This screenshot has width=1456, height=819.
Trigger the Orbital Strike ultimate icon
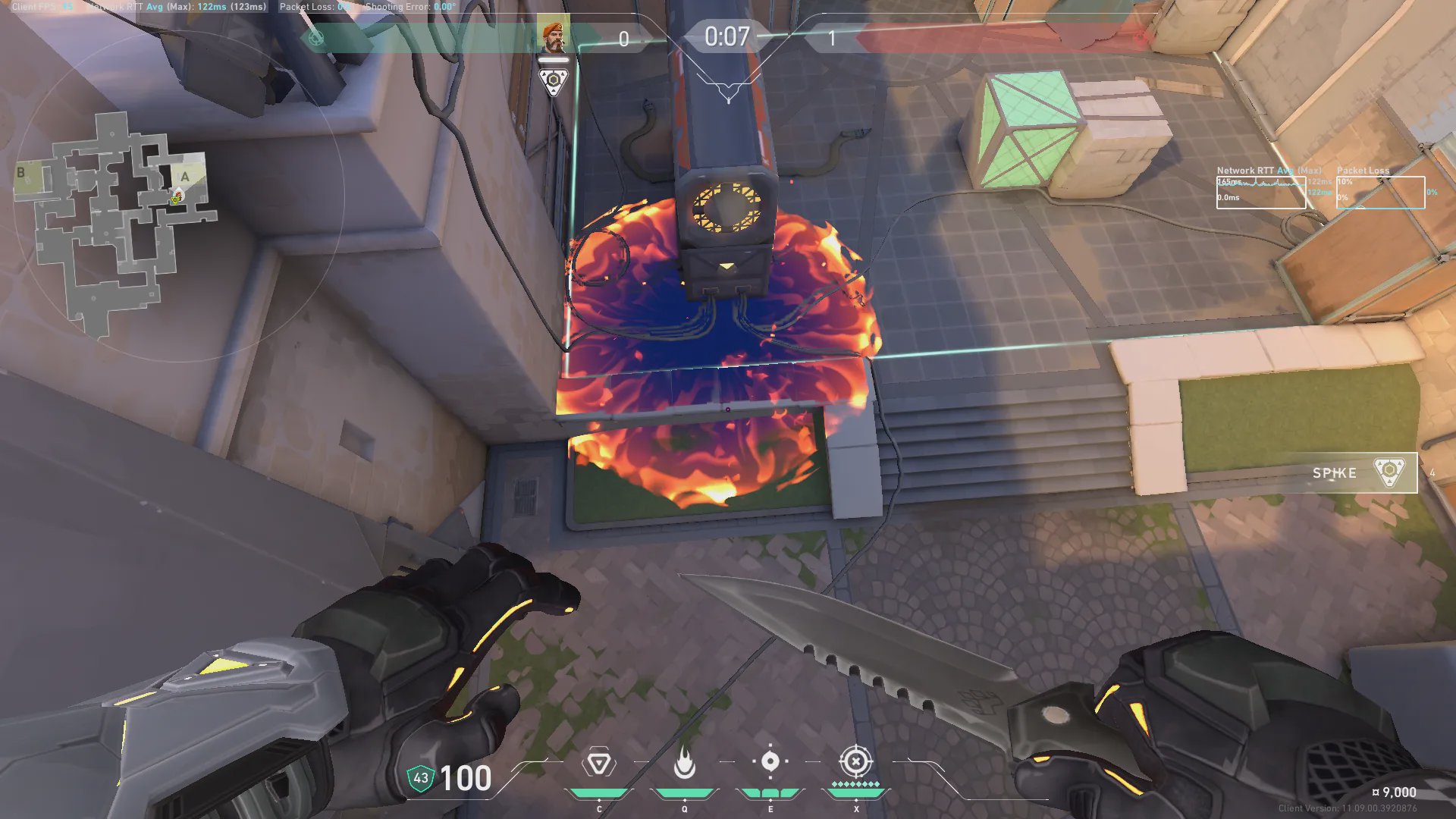click(x=855, y=761)
